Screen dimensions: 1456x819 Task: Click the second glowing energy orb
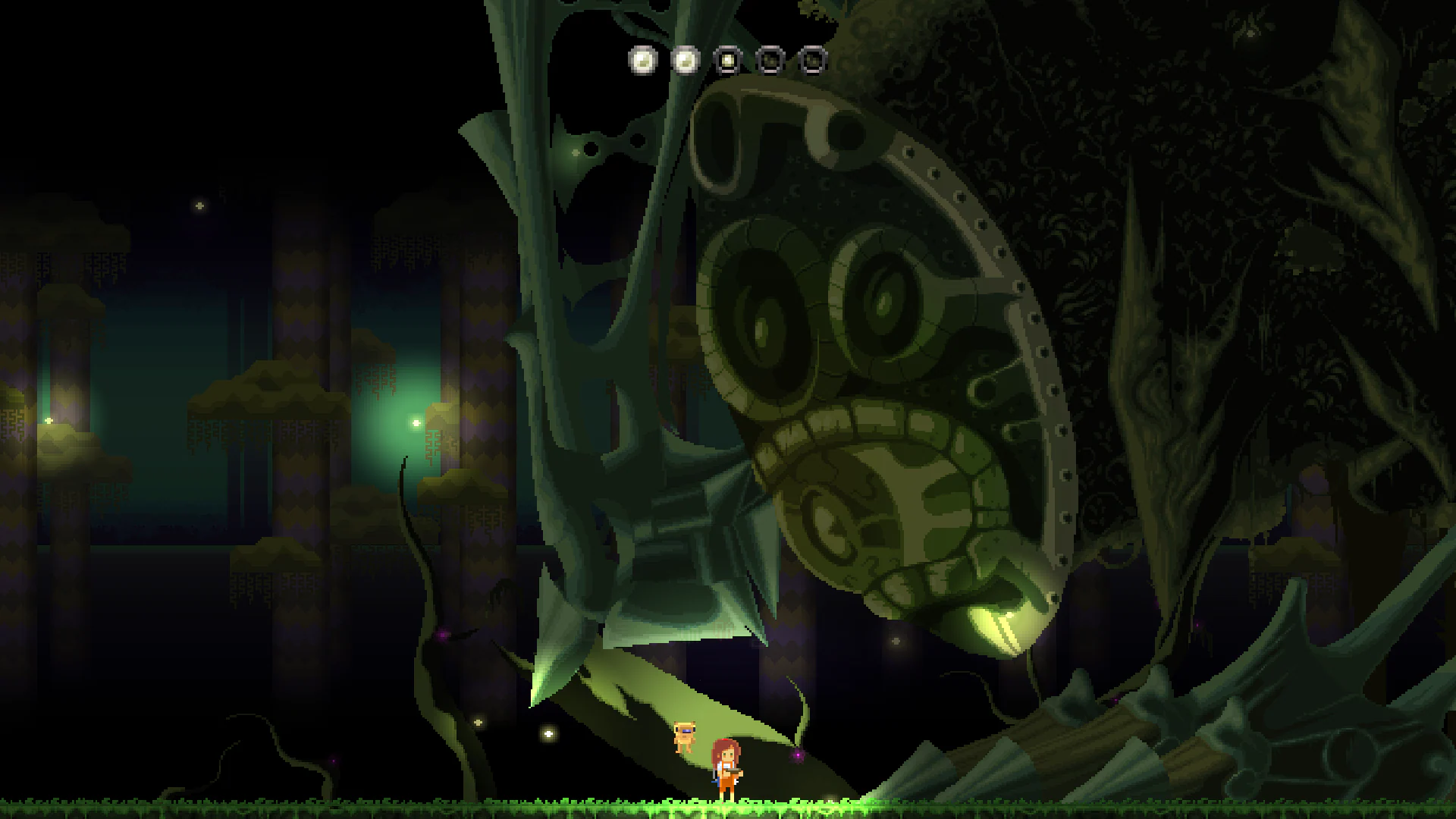[x=685, y=61]
